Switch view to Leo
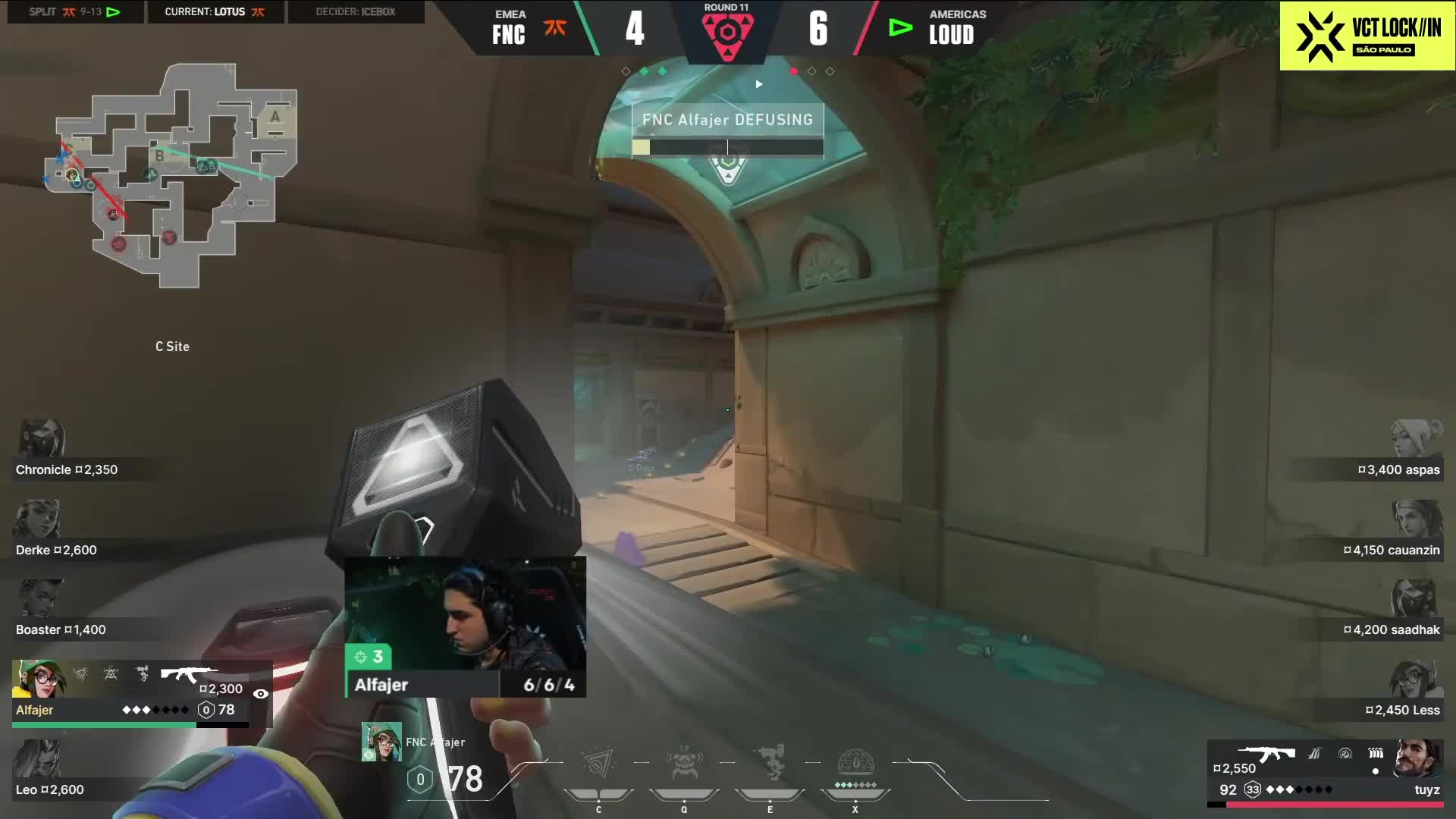Screen dimensions: 1456x819 click(x=50, y=789)
